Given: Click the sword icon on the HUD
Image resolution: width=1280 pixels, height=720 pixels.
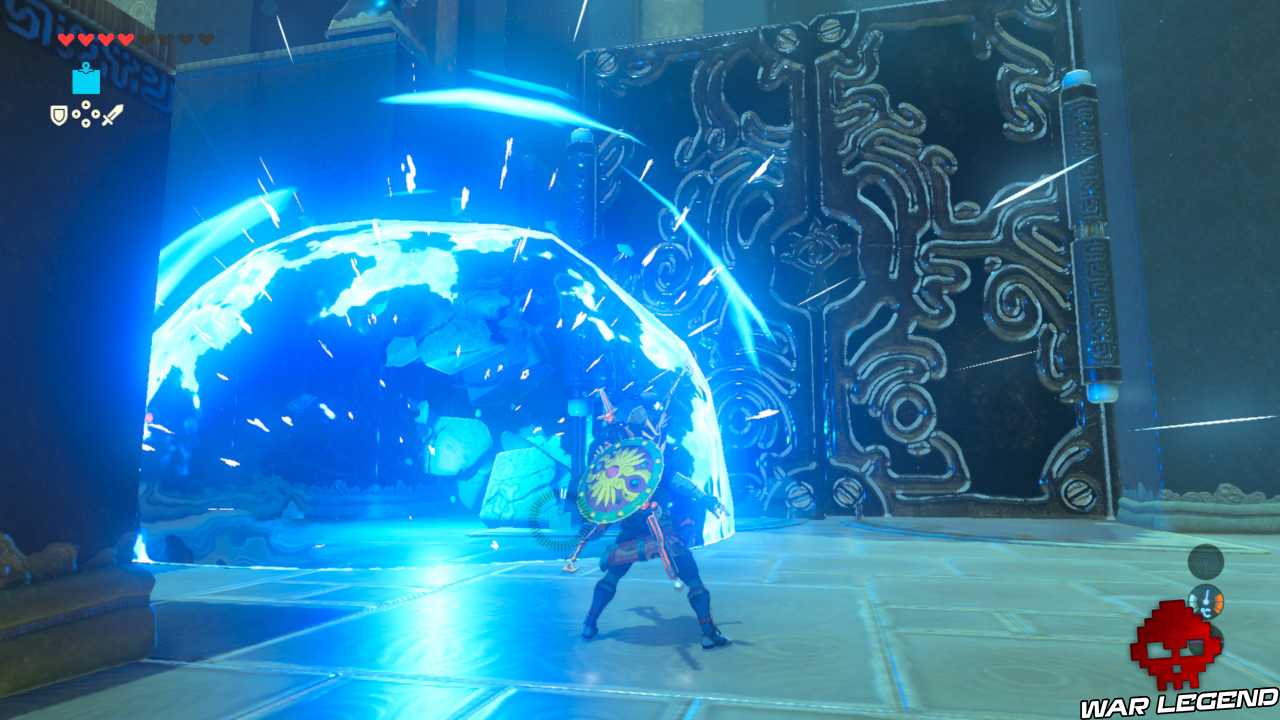Looking at the screenshot, I should 112,115.
